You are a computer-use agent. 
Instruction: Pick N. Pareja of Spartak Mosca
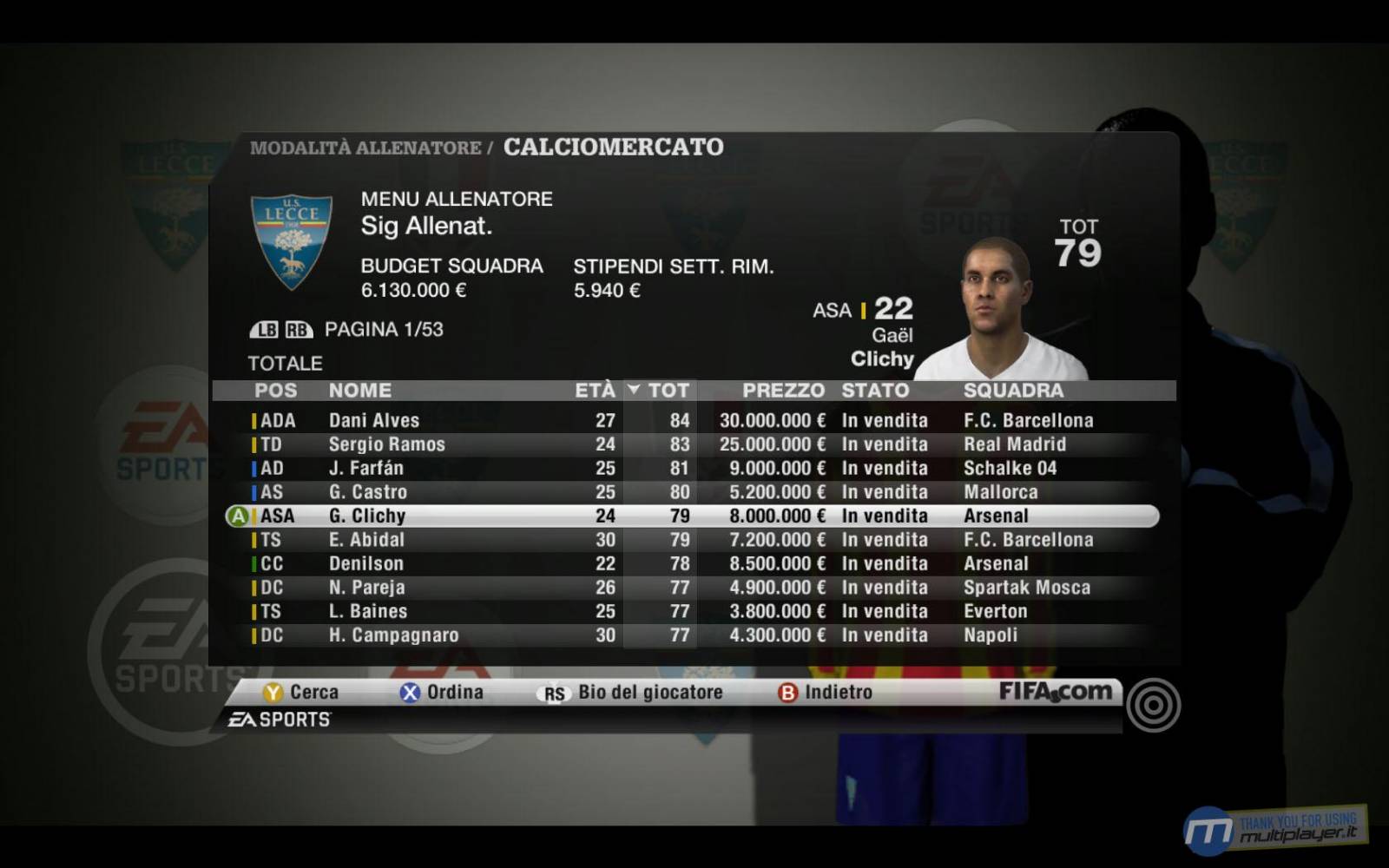pos(366,588)
